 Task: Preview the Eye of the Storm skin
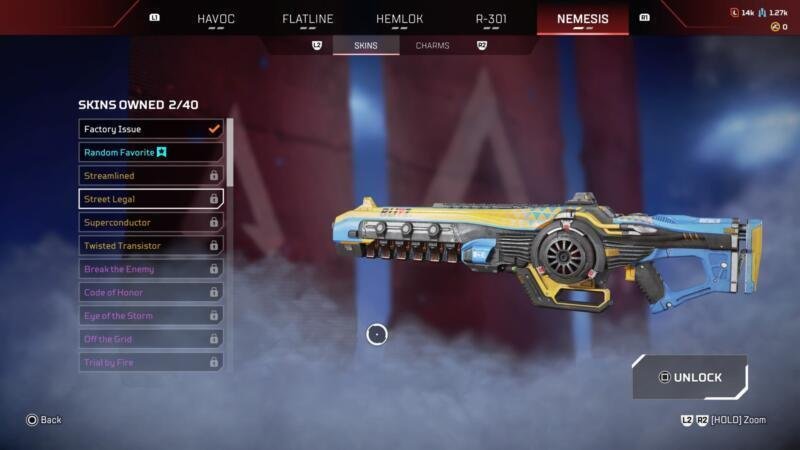151,316
